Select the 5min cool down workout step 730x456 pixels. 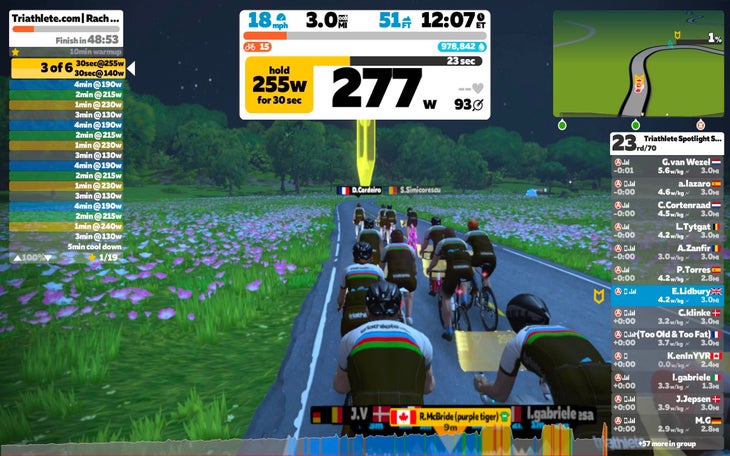93,246
